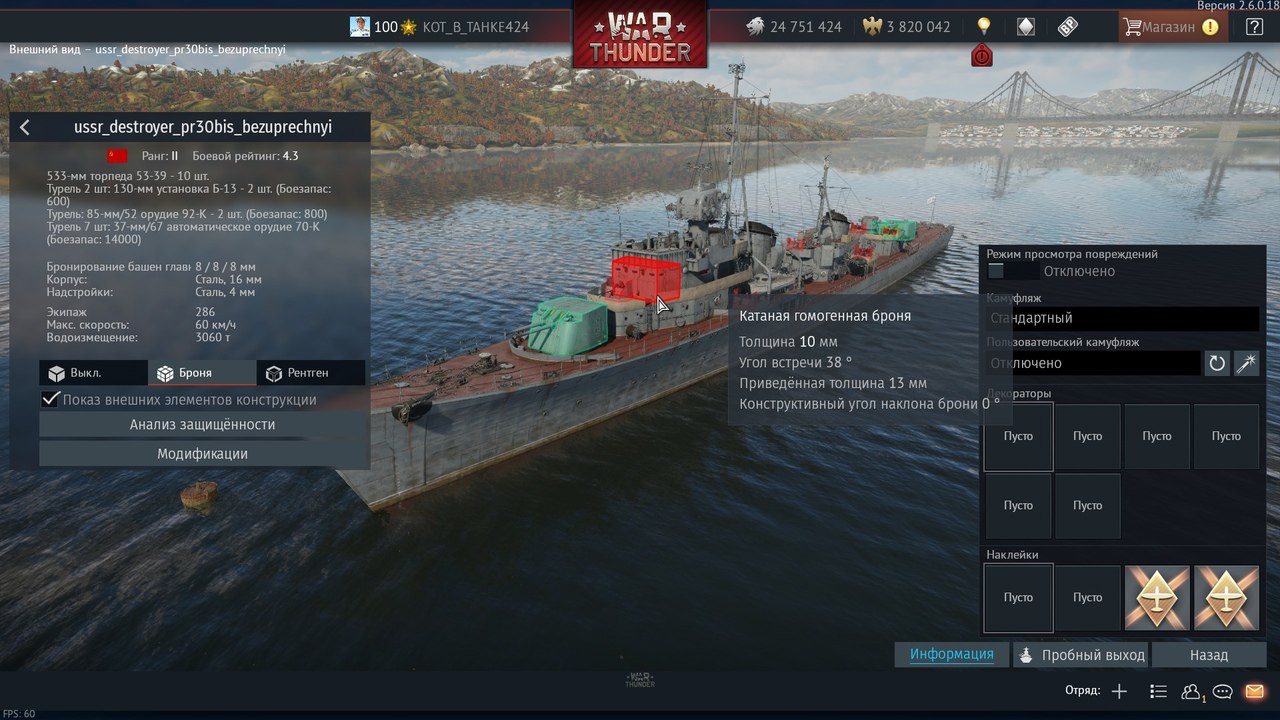Open the Информация link
Viewport: 1280px width, 720px height.
coord(951,655)
